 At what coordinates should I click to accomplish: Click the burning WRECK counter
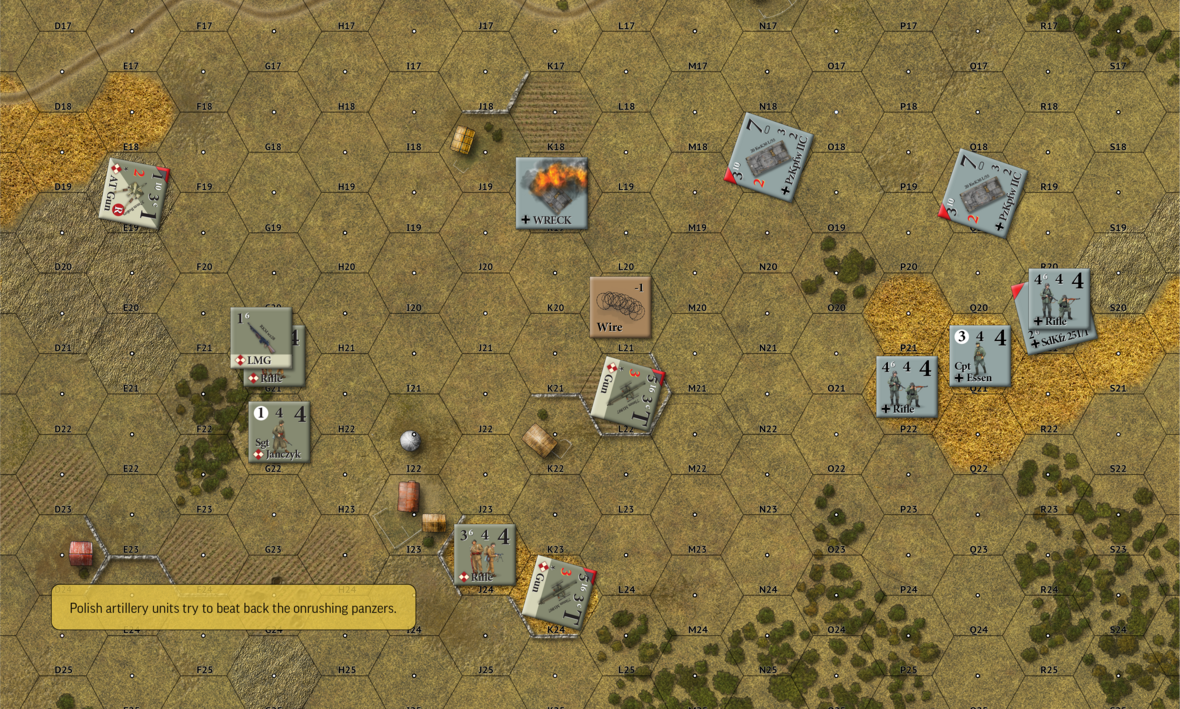tap(551, 193)
